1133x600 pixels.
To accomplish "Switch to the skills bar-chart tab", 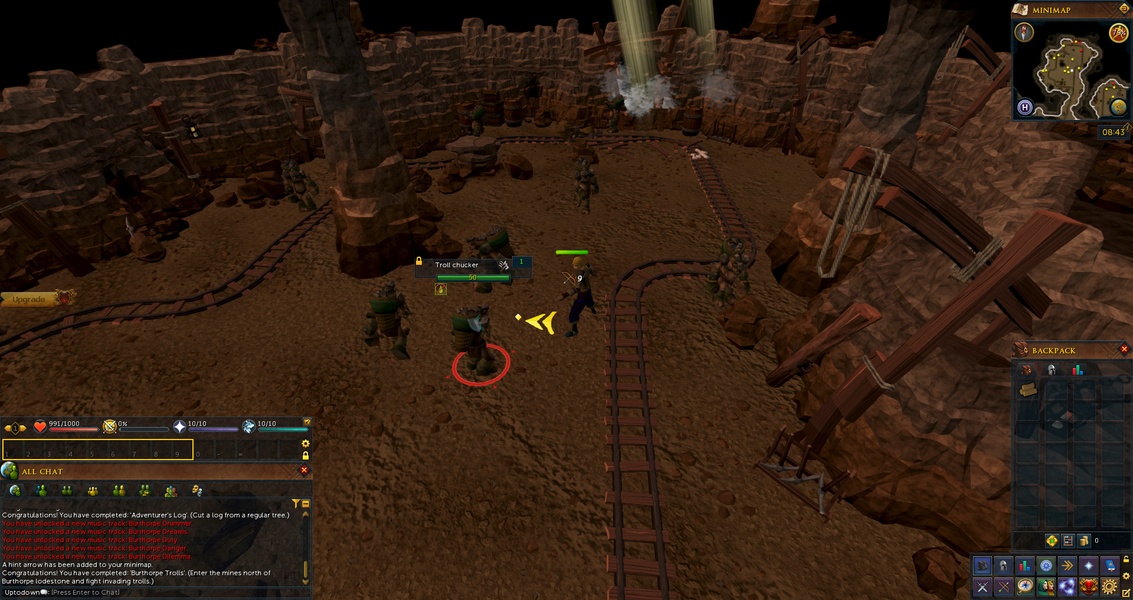I will 1078,370.
